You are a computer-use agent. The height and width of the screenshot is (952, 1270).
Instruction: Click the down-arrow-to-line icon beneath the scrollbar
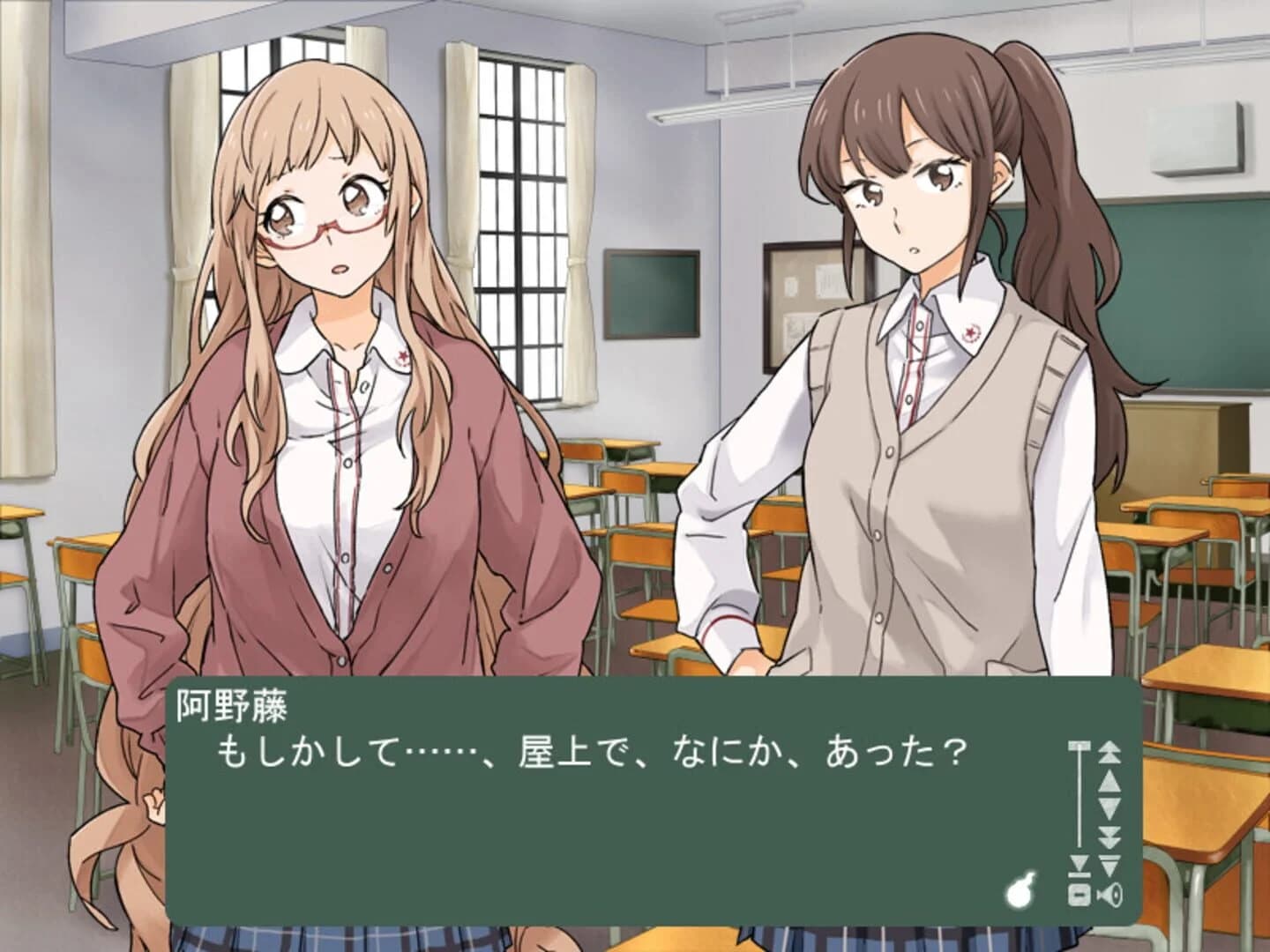[x=1079, y=866]
